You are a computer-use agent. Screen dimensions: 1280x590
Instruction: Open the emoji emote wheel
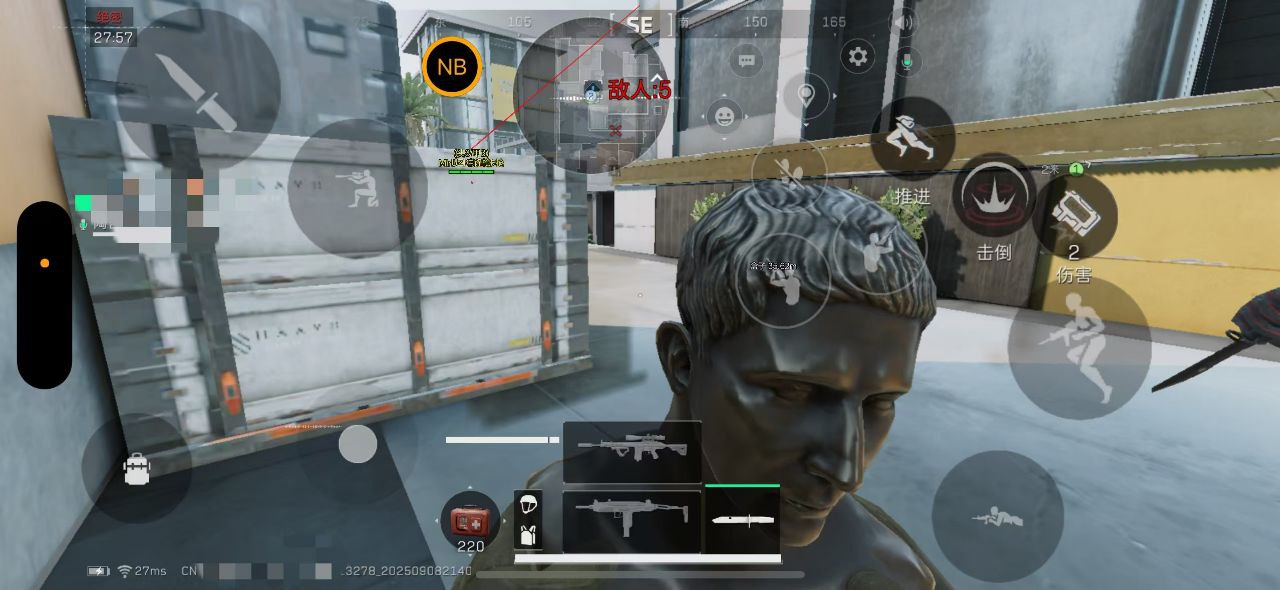tap(724, 117)
